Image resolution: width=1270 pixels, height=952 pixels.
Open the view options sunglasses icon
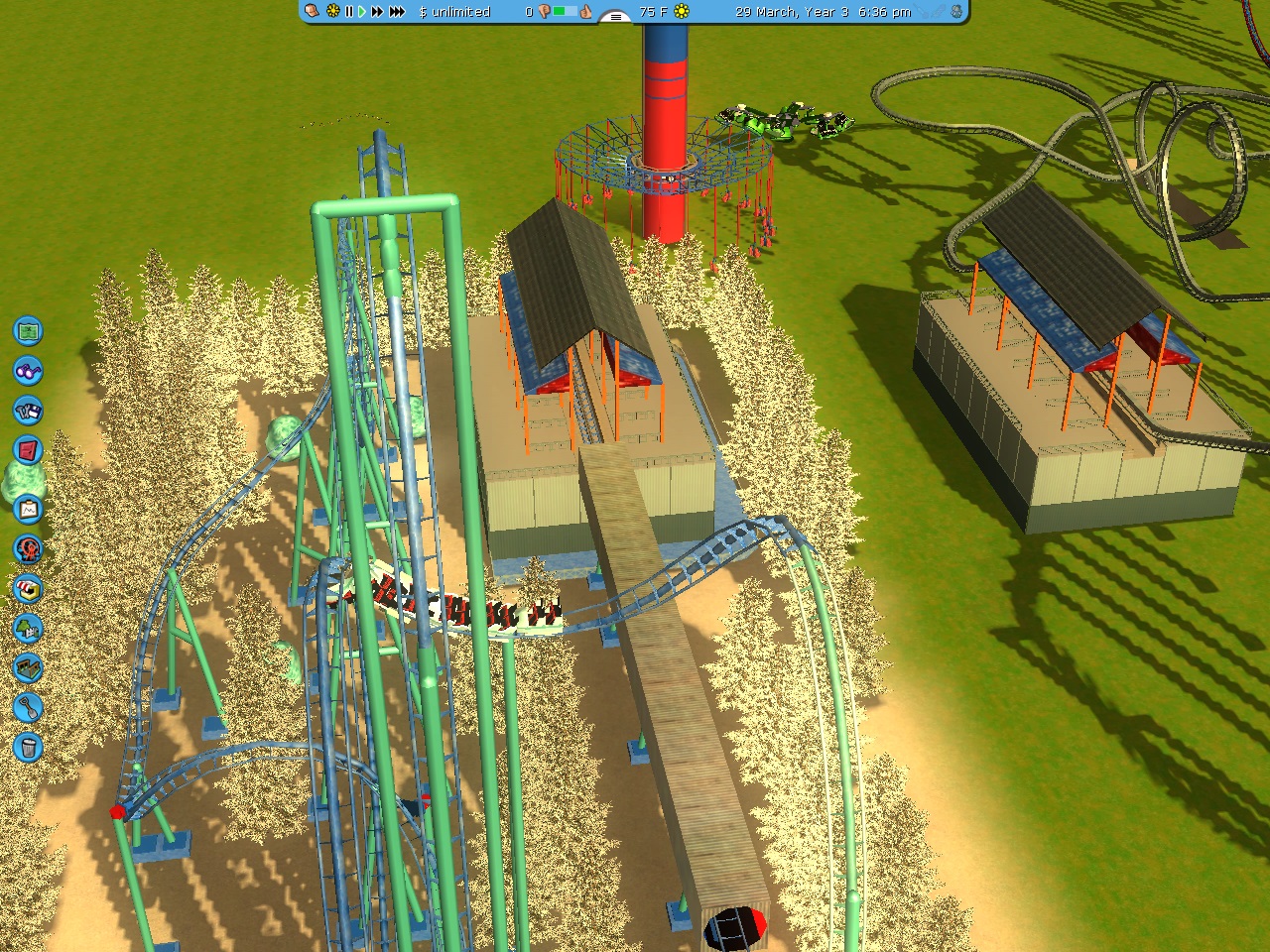click(29, 371)
